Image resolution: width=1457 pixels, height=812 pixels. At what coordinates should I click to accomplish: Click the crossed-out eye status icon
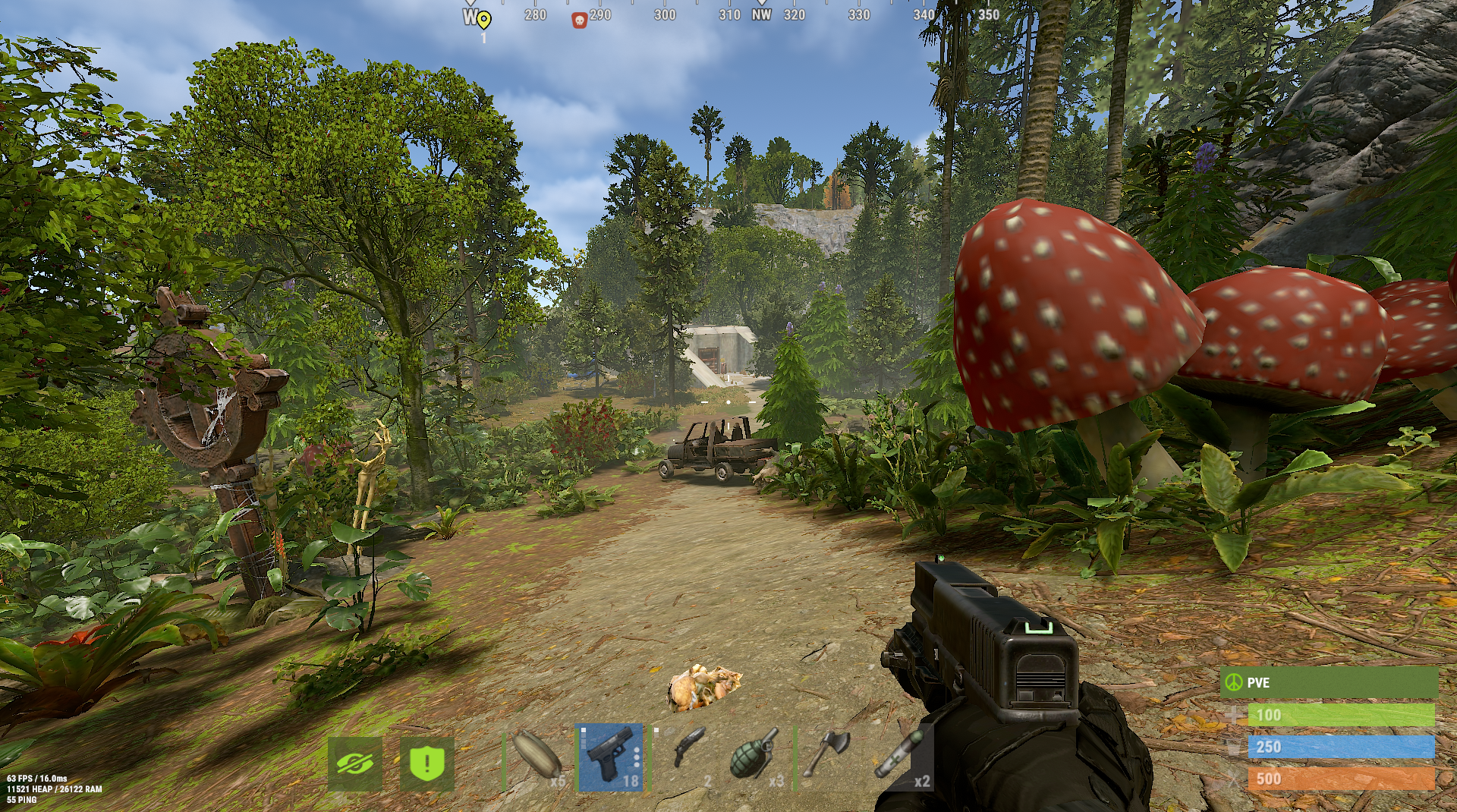pyautogui.click(x=354, y=763)
